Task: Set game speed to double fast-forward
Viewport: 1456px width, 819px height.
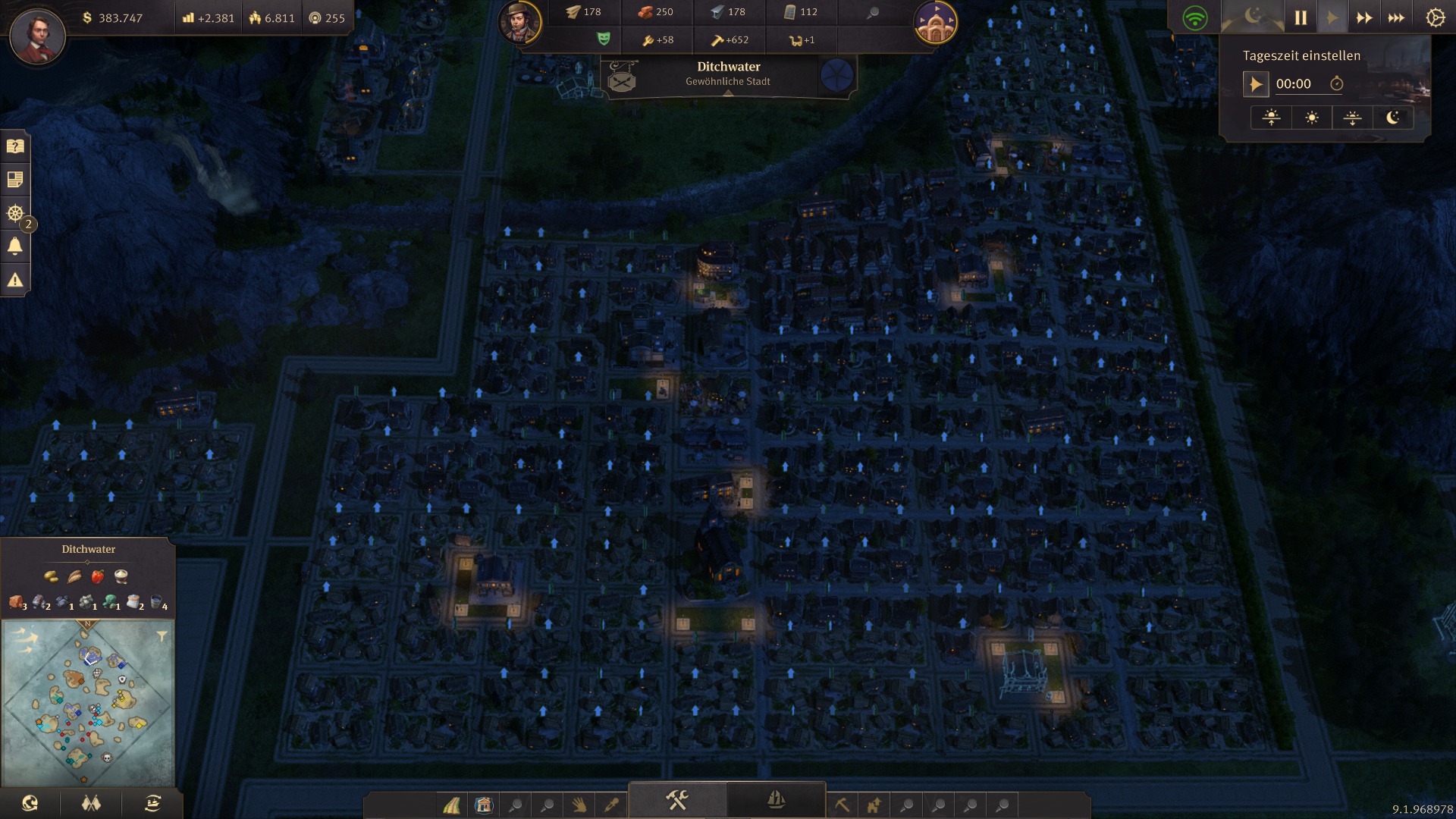Action: point(1363,17)
